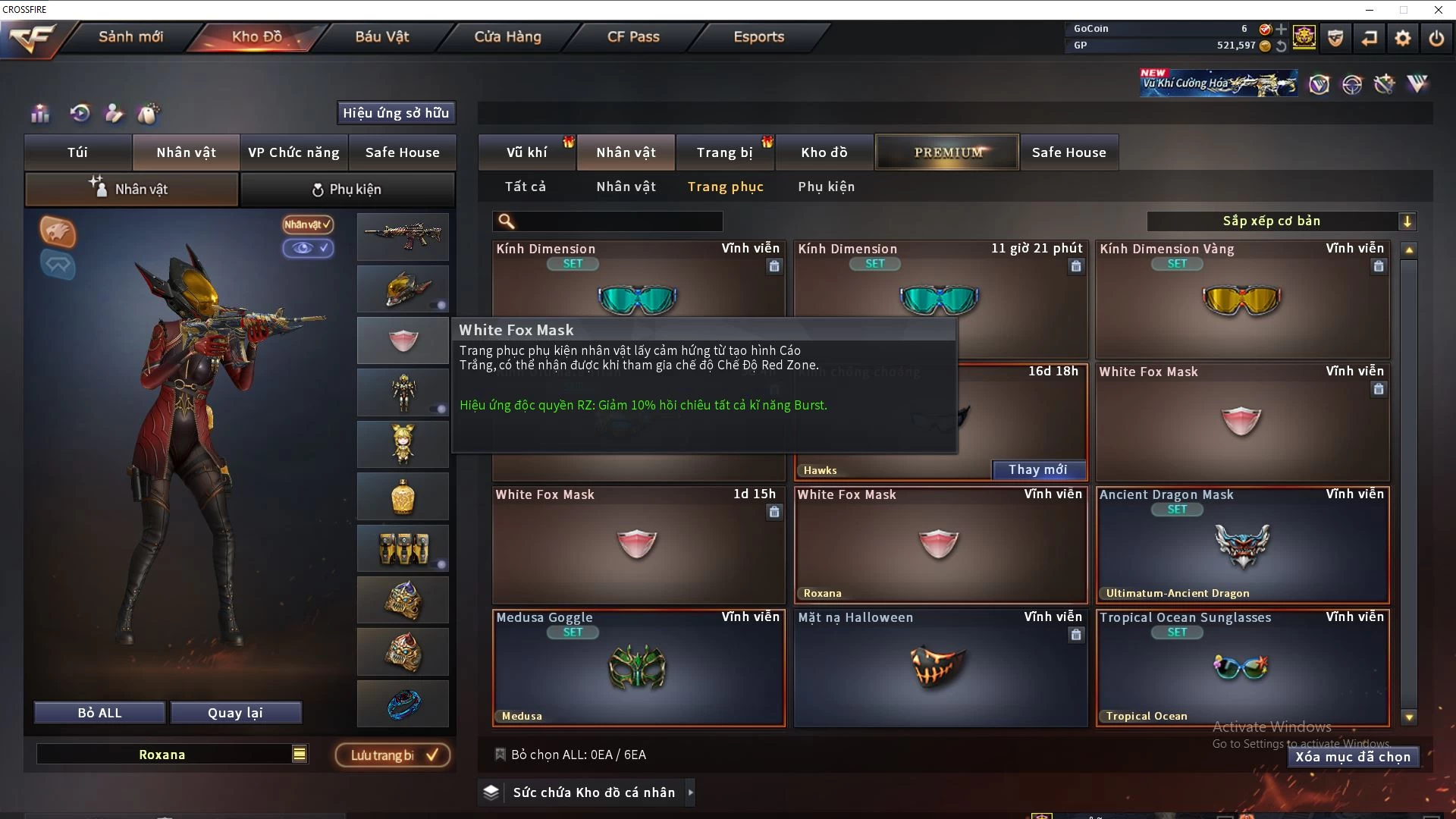Screen dimensions: 1456x819
Task: Choose the Tropical Ocean Sunglasses card
Action: [x=1242, y=668]
